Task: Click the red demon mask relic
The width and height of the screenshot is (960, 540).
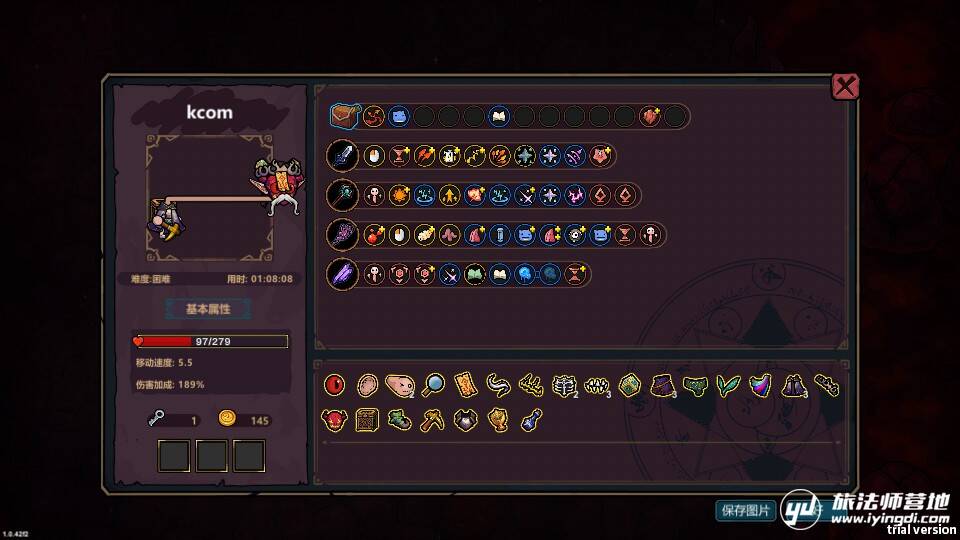Action: pos(335,420)
